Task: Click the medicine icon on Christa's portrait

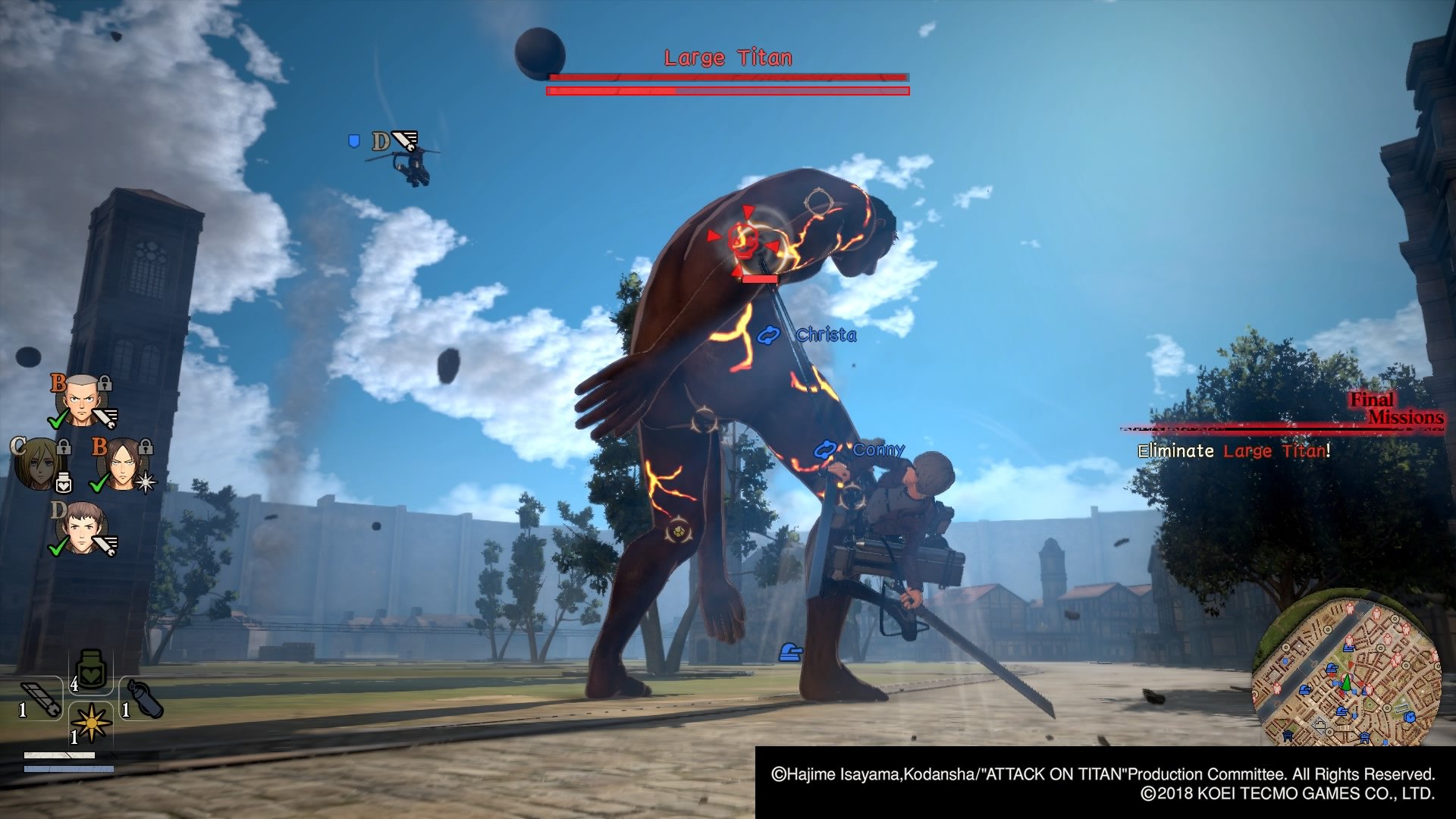Action: coord(63,481)
